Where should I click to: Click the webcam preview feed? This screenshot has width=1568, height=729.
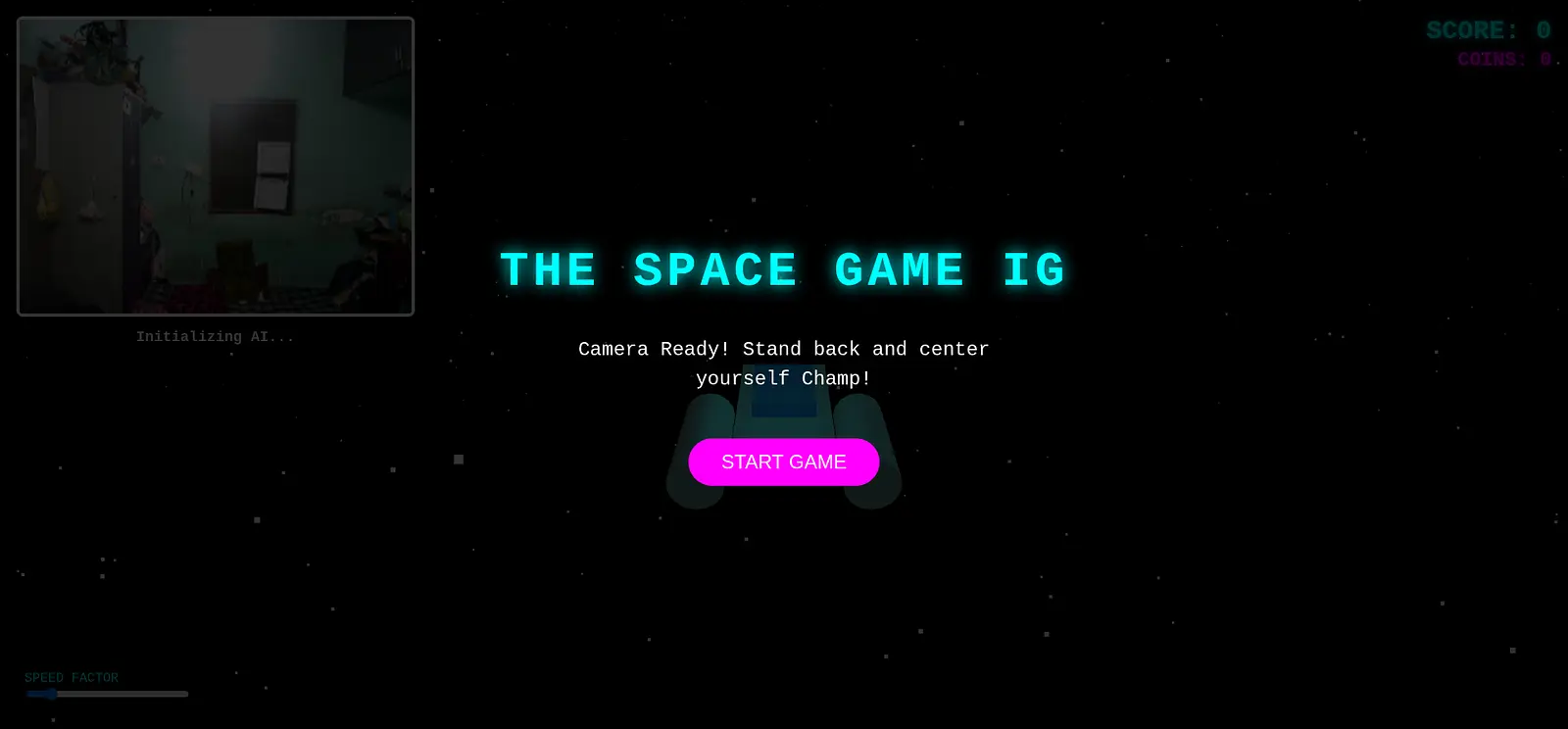tap(215, 165)
